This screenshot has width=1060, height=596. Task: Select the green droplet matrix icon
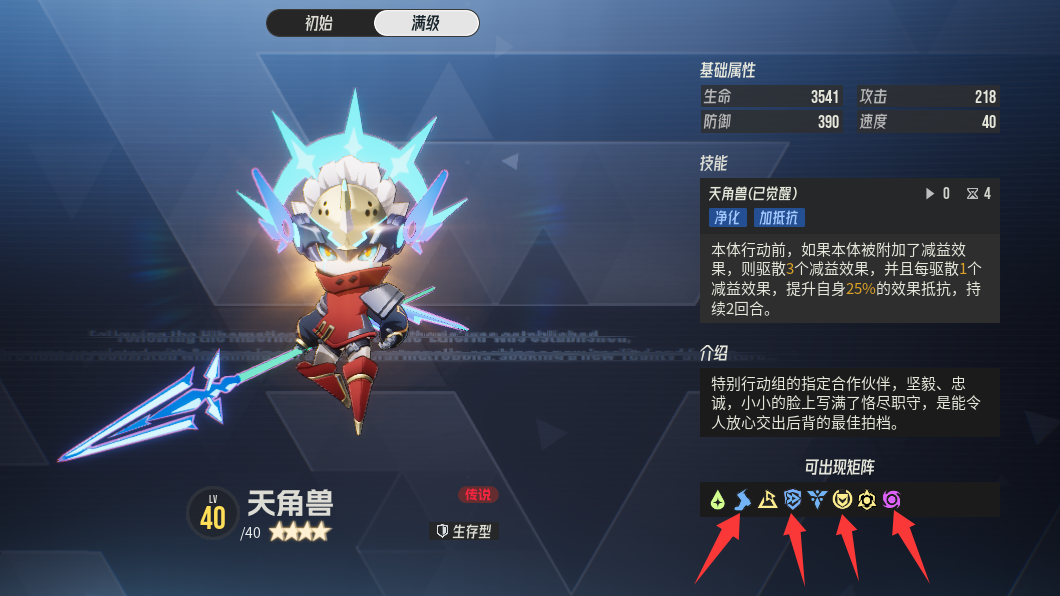pos(717,499)
